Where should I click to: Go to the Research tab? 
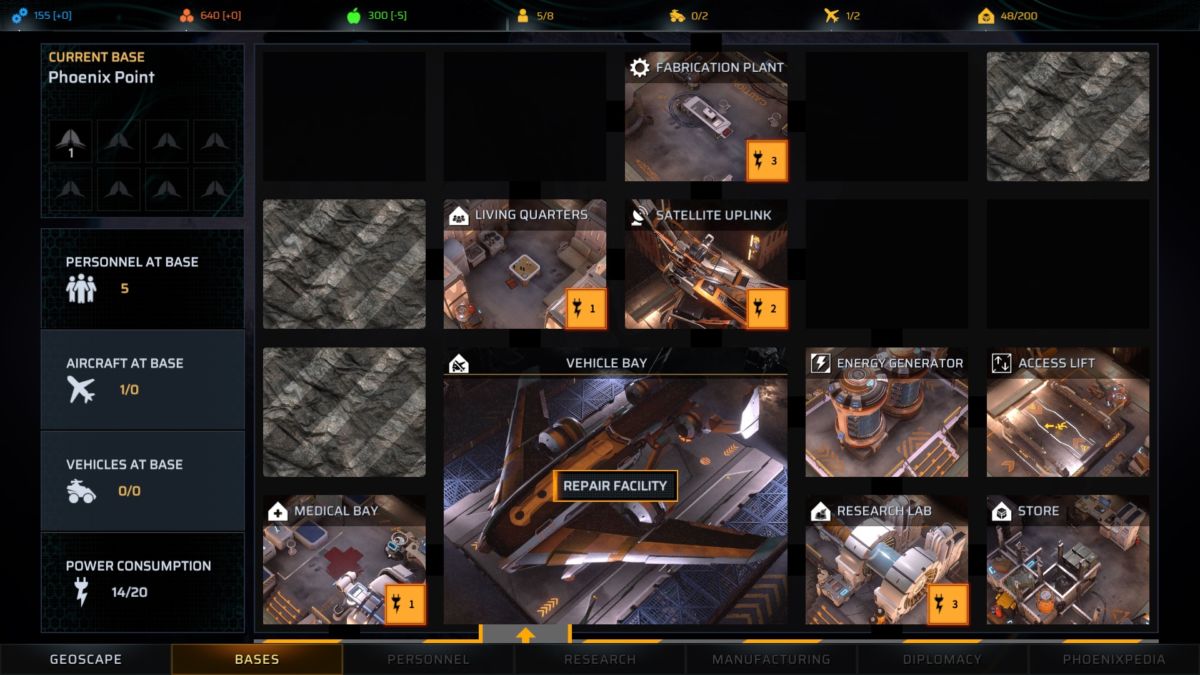point(600,659)
